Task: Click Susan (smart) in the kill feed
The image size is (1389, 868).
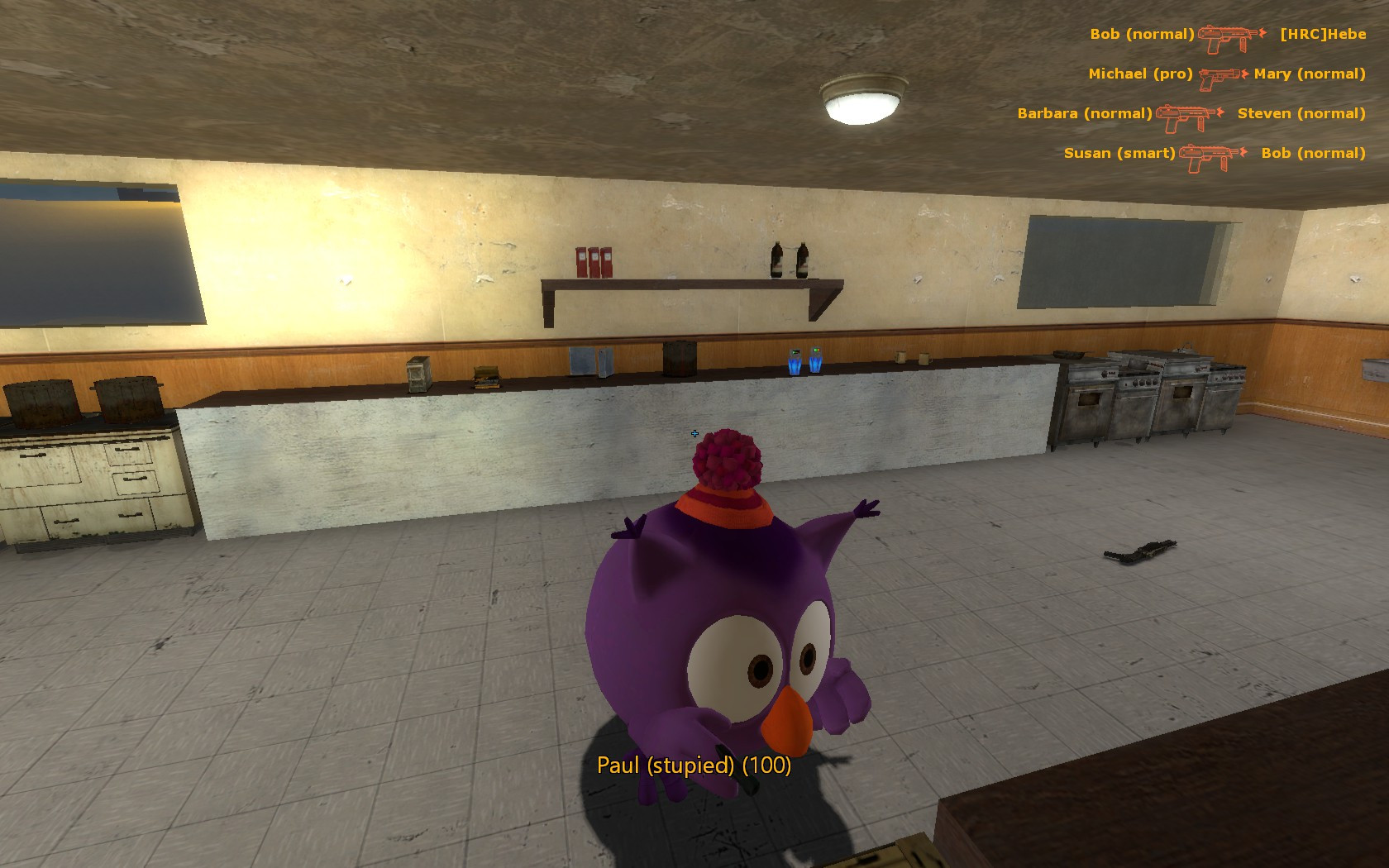Action: tap(1121, 153)
